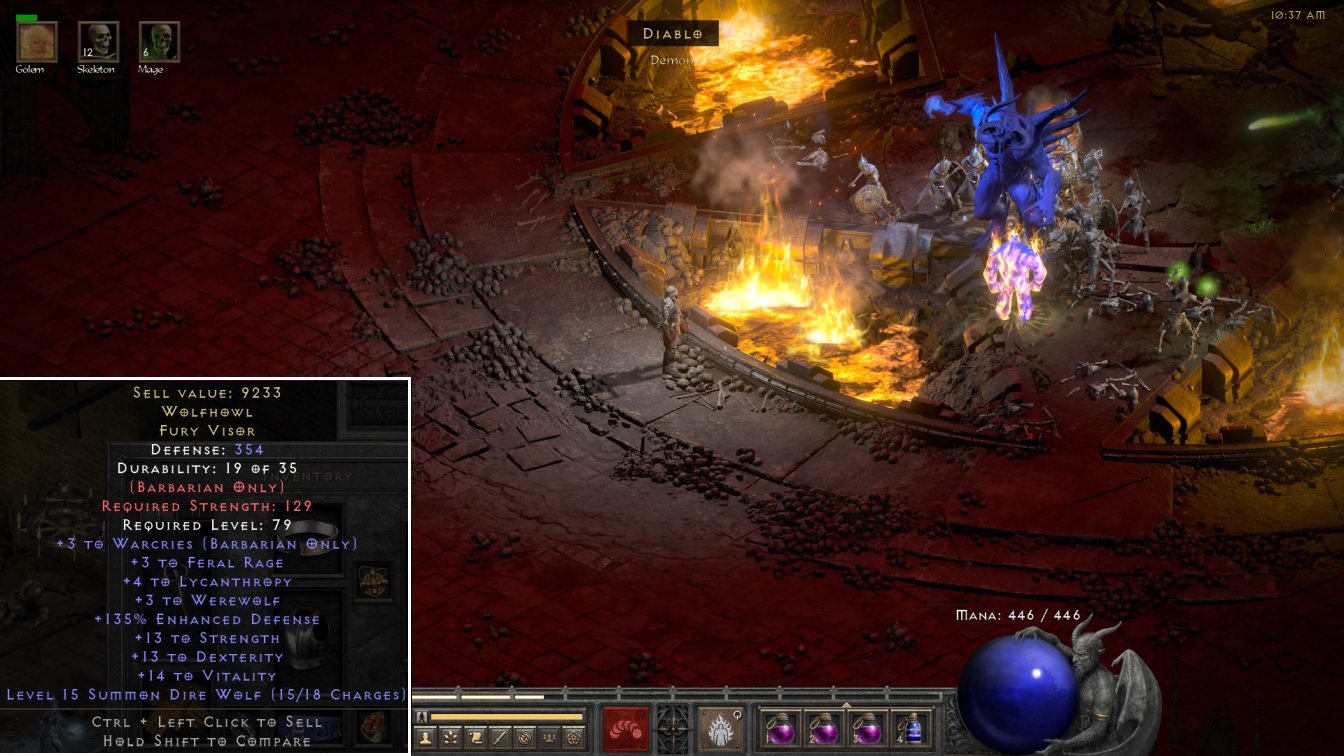The height and width of the screenshot is (756, 1344).
Task: Toggle the run/walk button
Action: [x=421, y=716]
